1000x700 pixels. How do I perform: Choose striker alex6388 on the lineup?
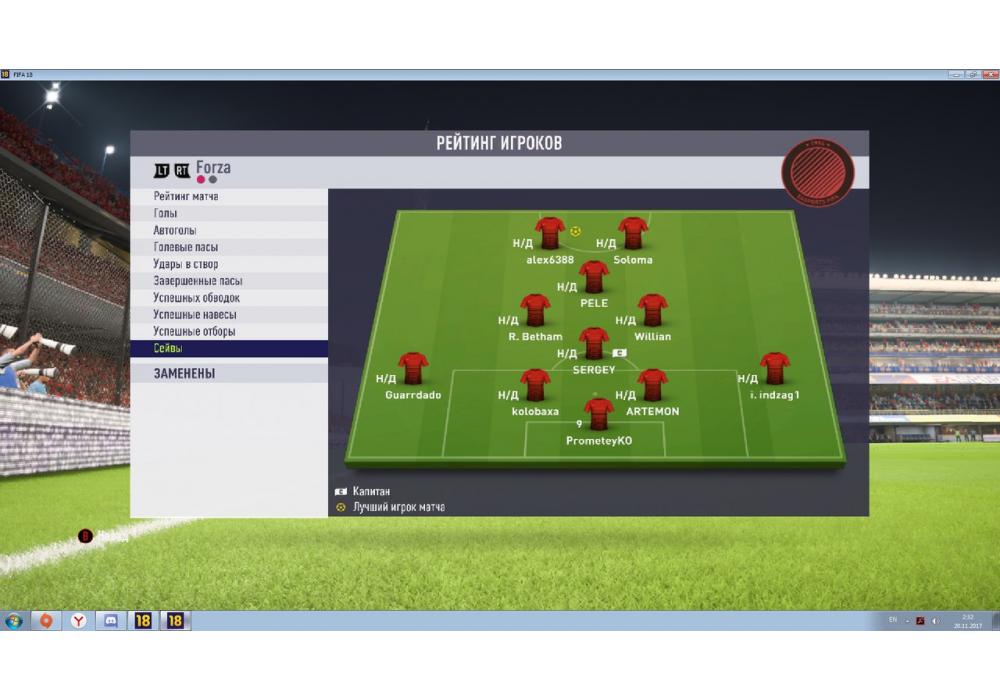(550, 232)
